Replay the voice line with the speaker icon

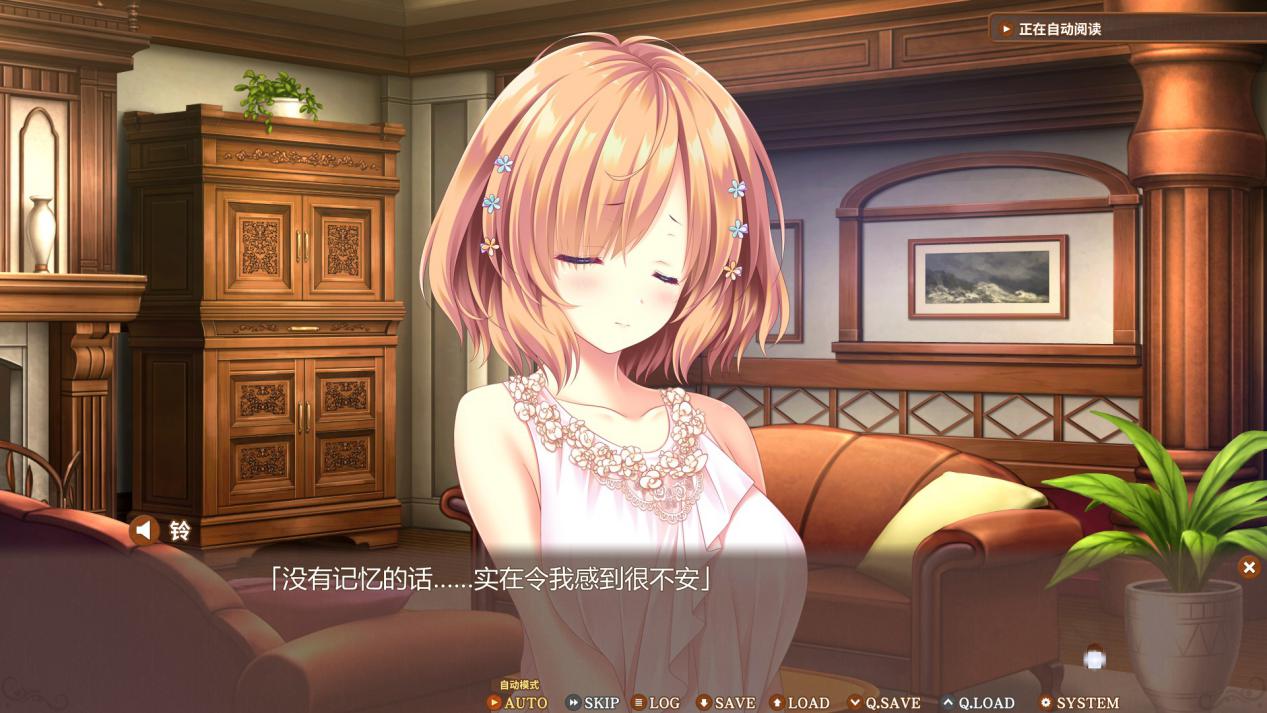(x=144, y=530)
